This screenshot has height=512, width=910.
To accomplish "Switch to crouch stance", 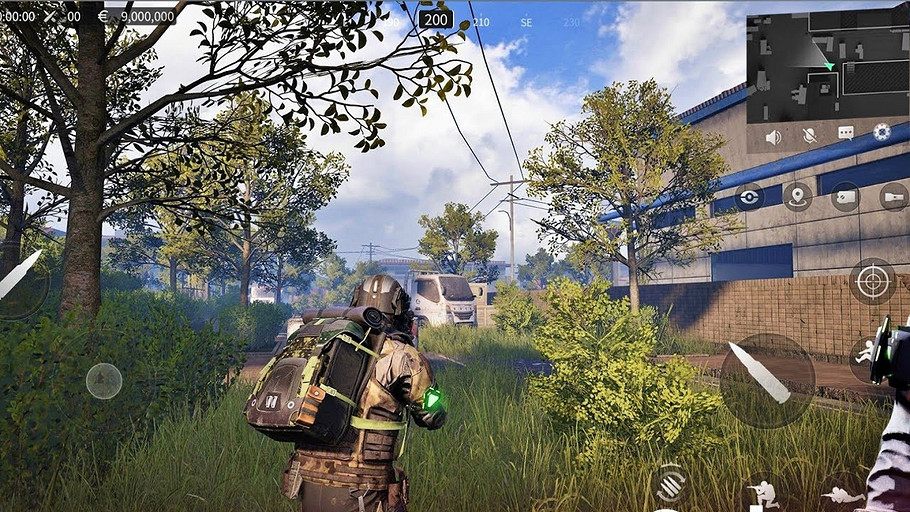I will [763, 492].
